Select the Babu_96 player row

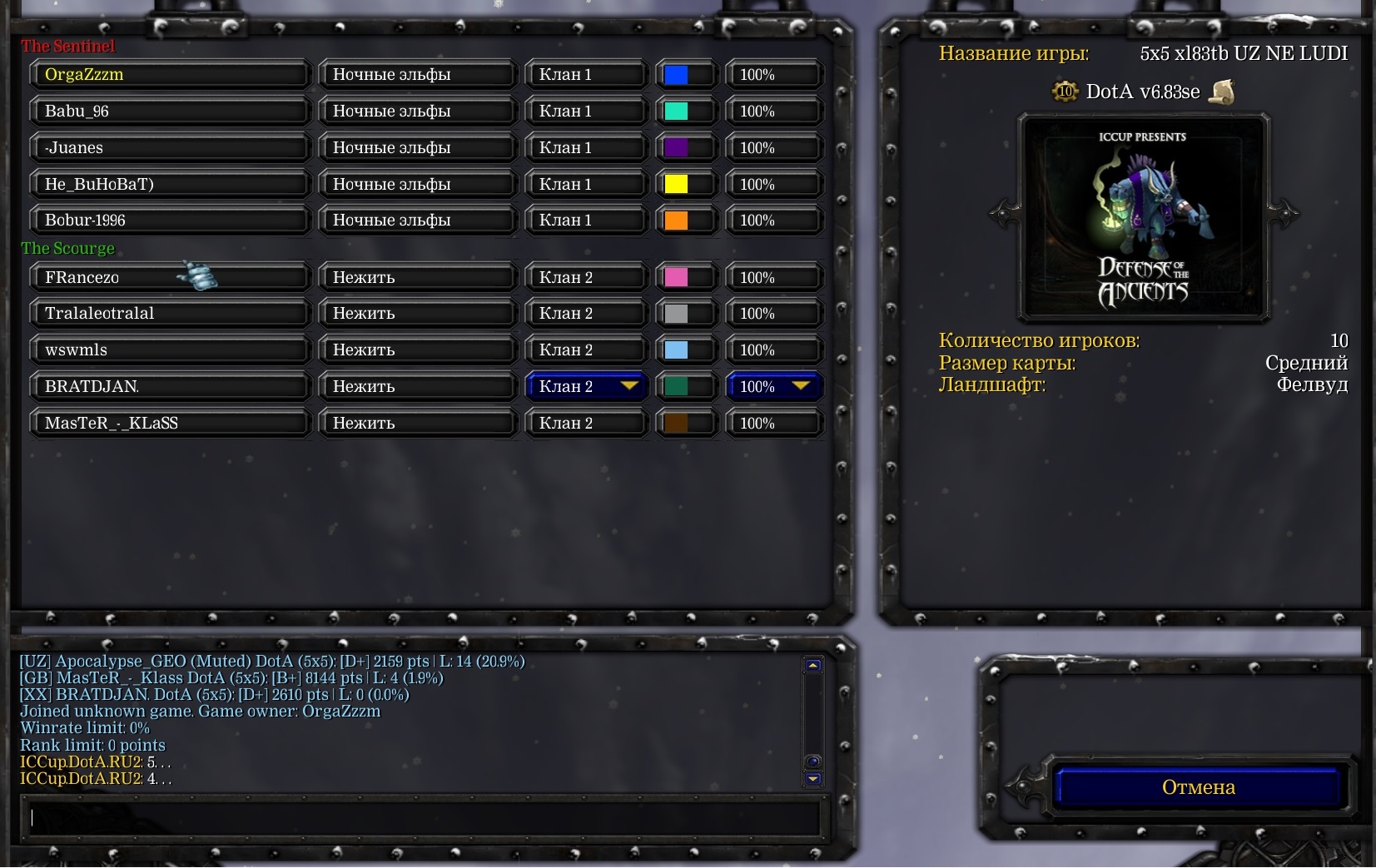click(x=170, y=111)
